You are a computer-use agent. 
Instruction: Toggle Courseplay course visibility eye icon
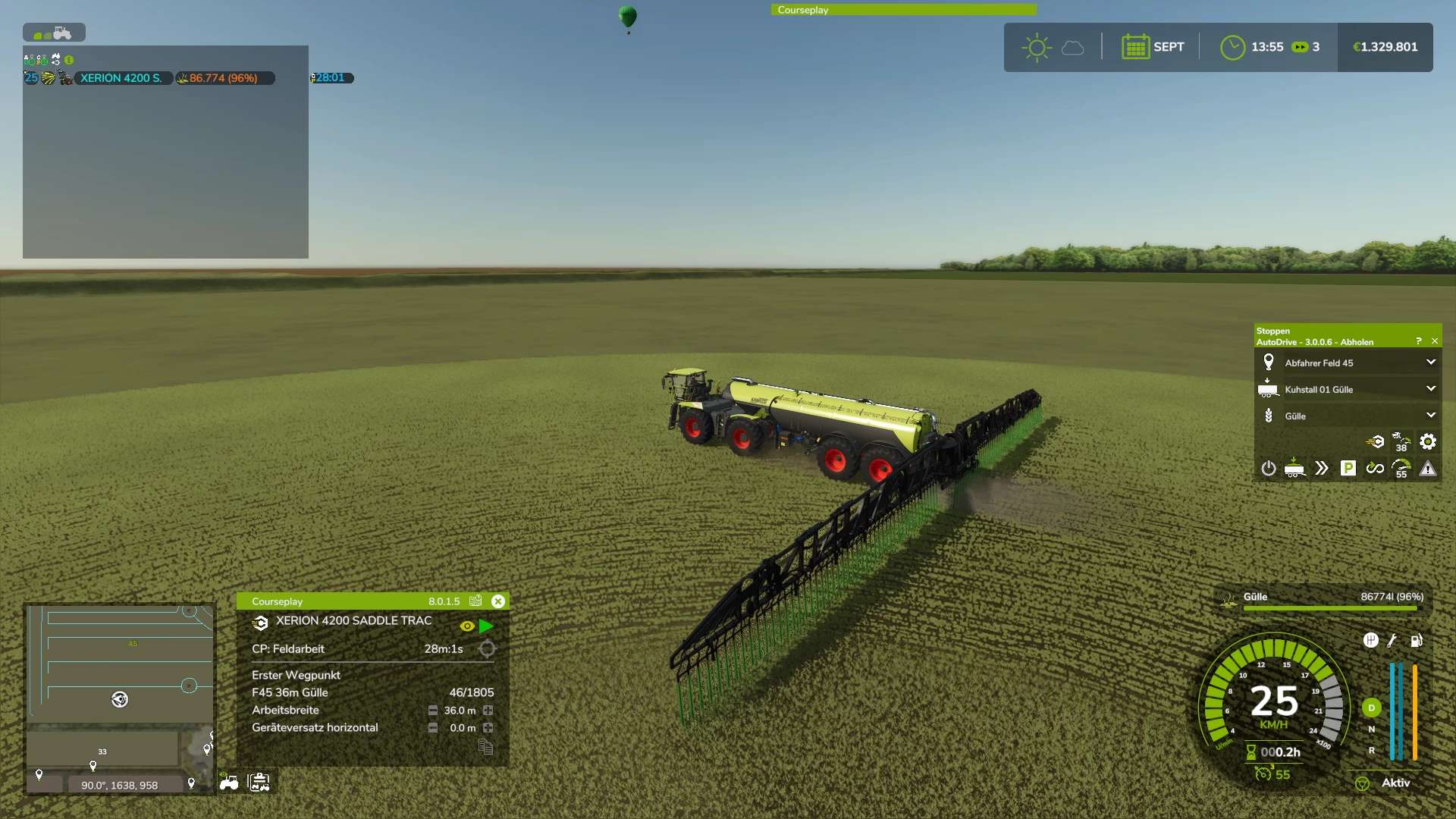(467, 626)
